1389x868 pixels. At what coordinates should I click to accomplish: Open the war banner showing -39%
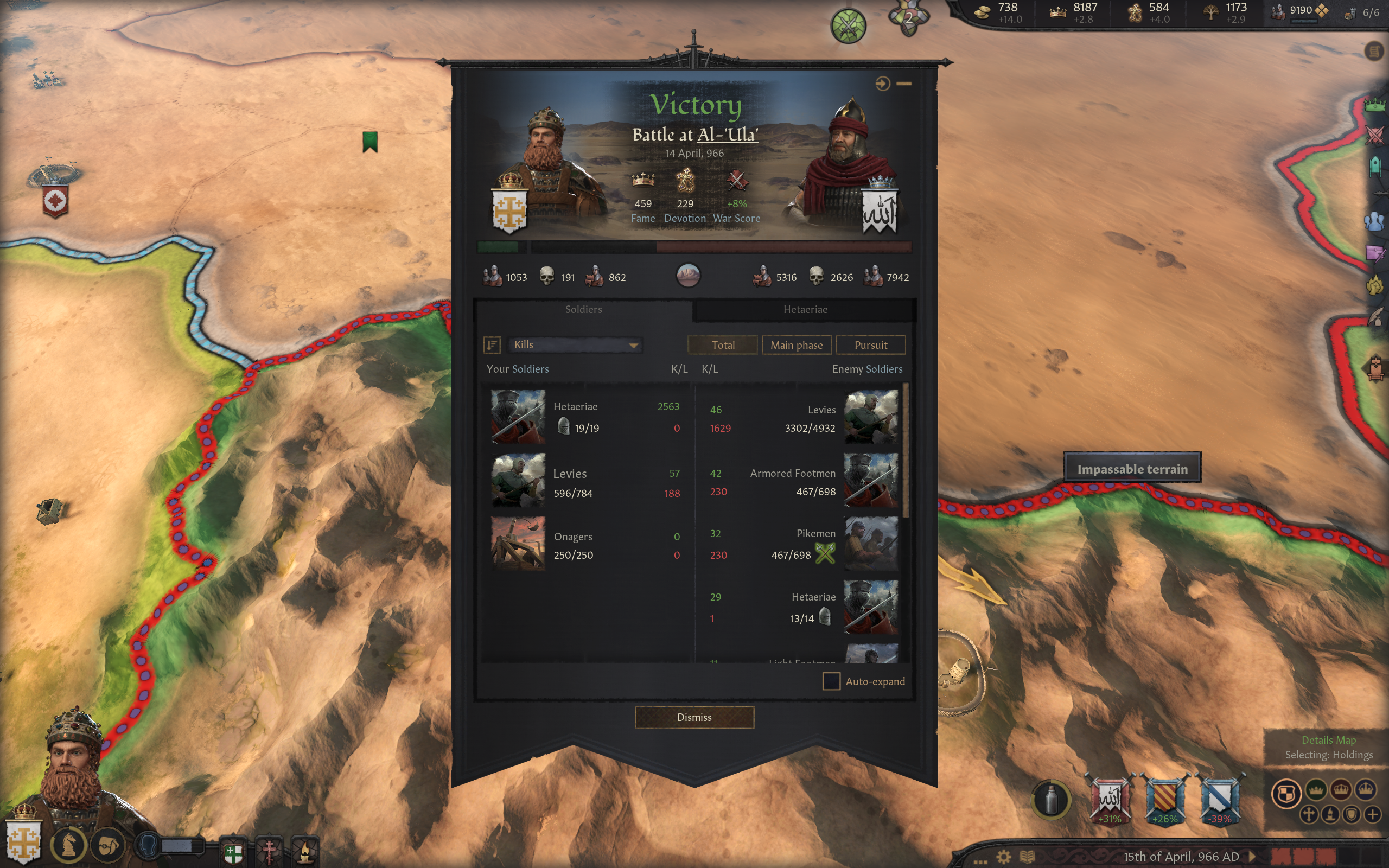tap(1220, 799)
